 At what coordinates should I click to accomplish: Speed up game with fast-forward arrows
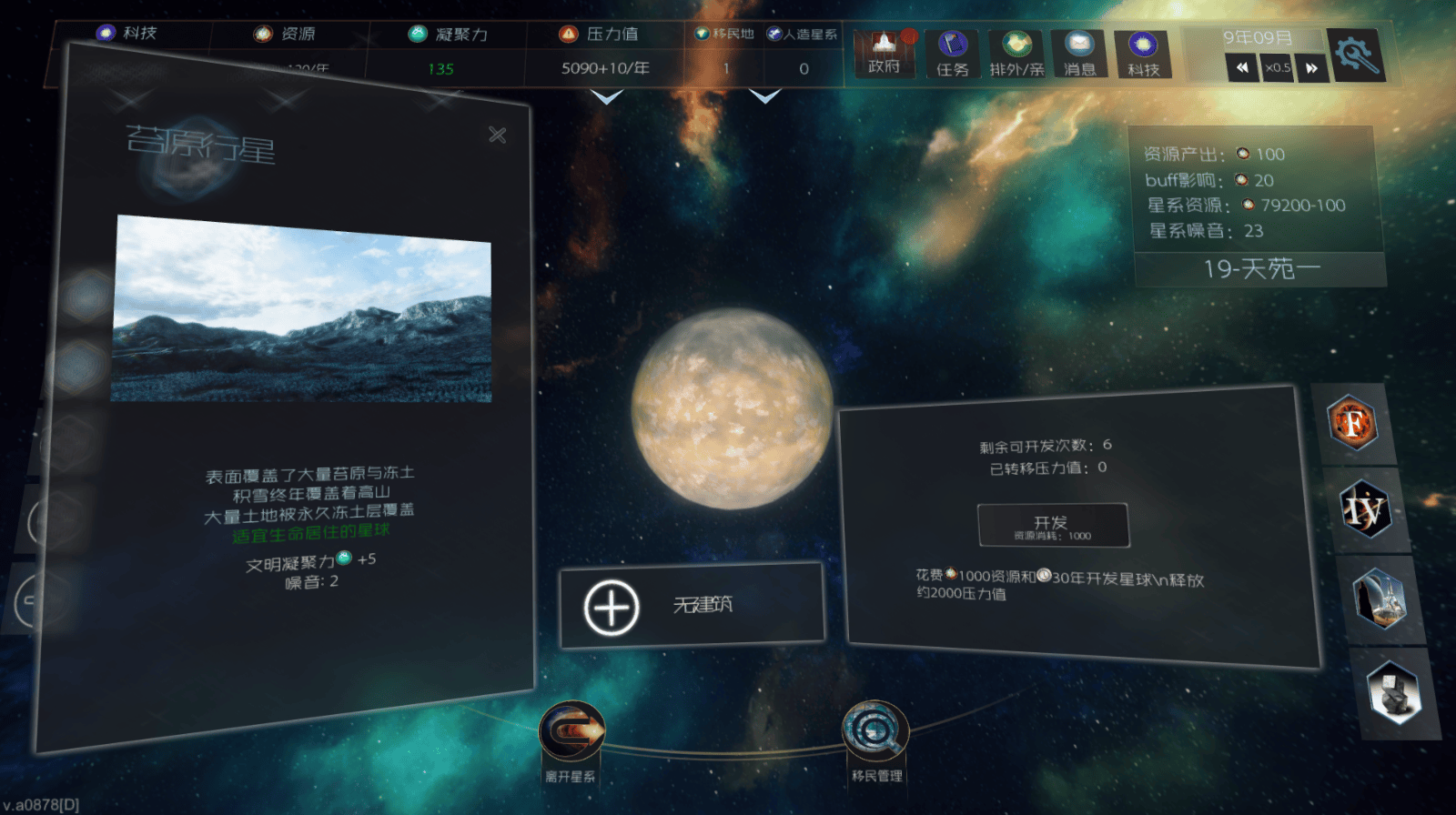(x=1311, y=67)
